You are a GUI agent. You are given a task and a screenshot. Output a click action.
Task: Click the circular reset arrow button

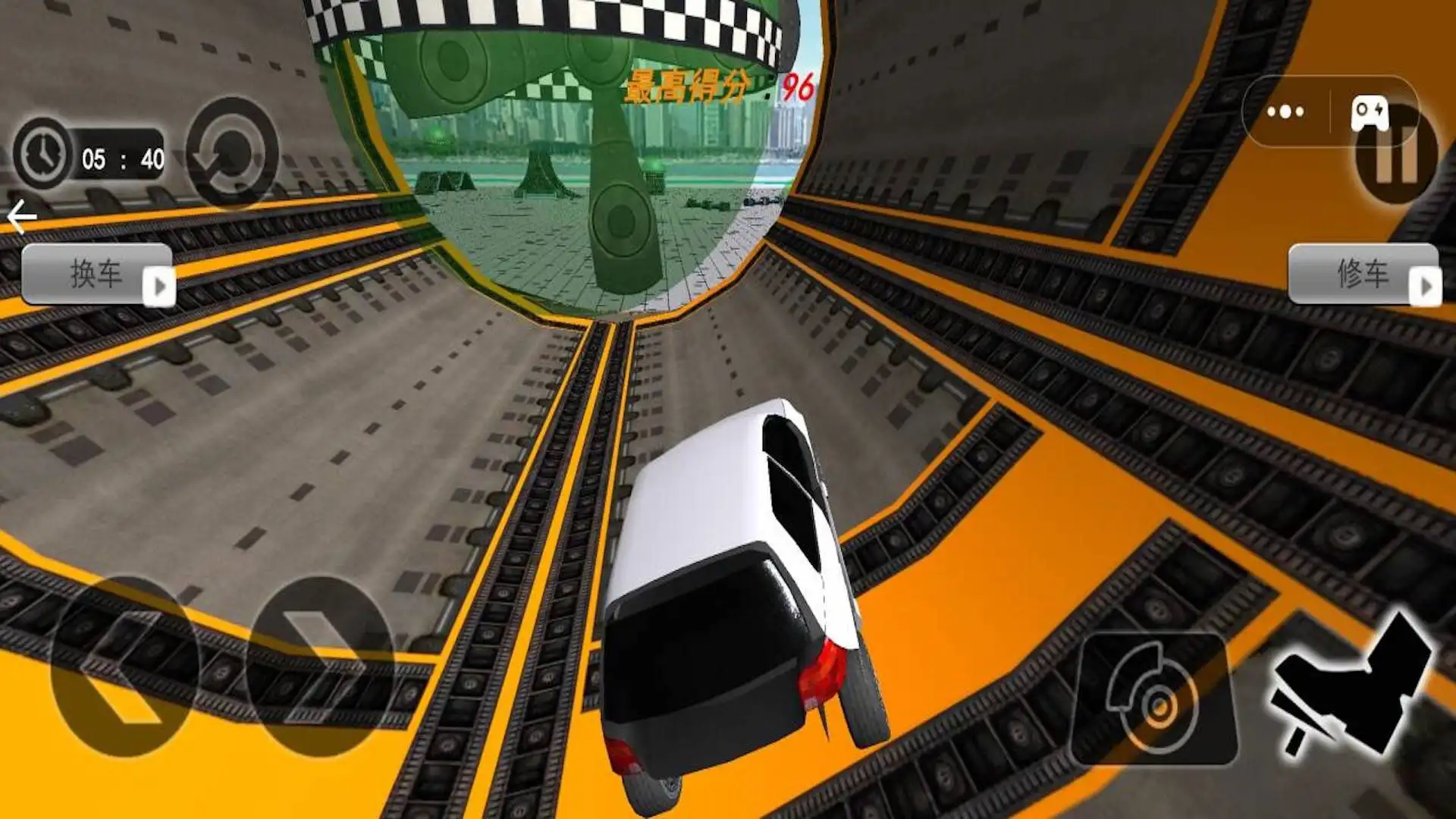232,153
